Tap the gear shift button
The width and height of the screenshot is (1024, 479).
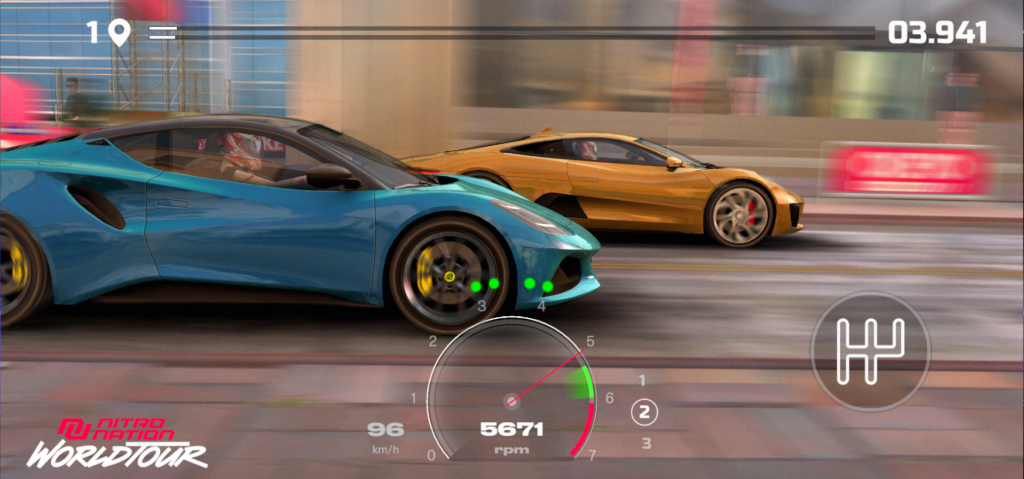tap(869, 351)
